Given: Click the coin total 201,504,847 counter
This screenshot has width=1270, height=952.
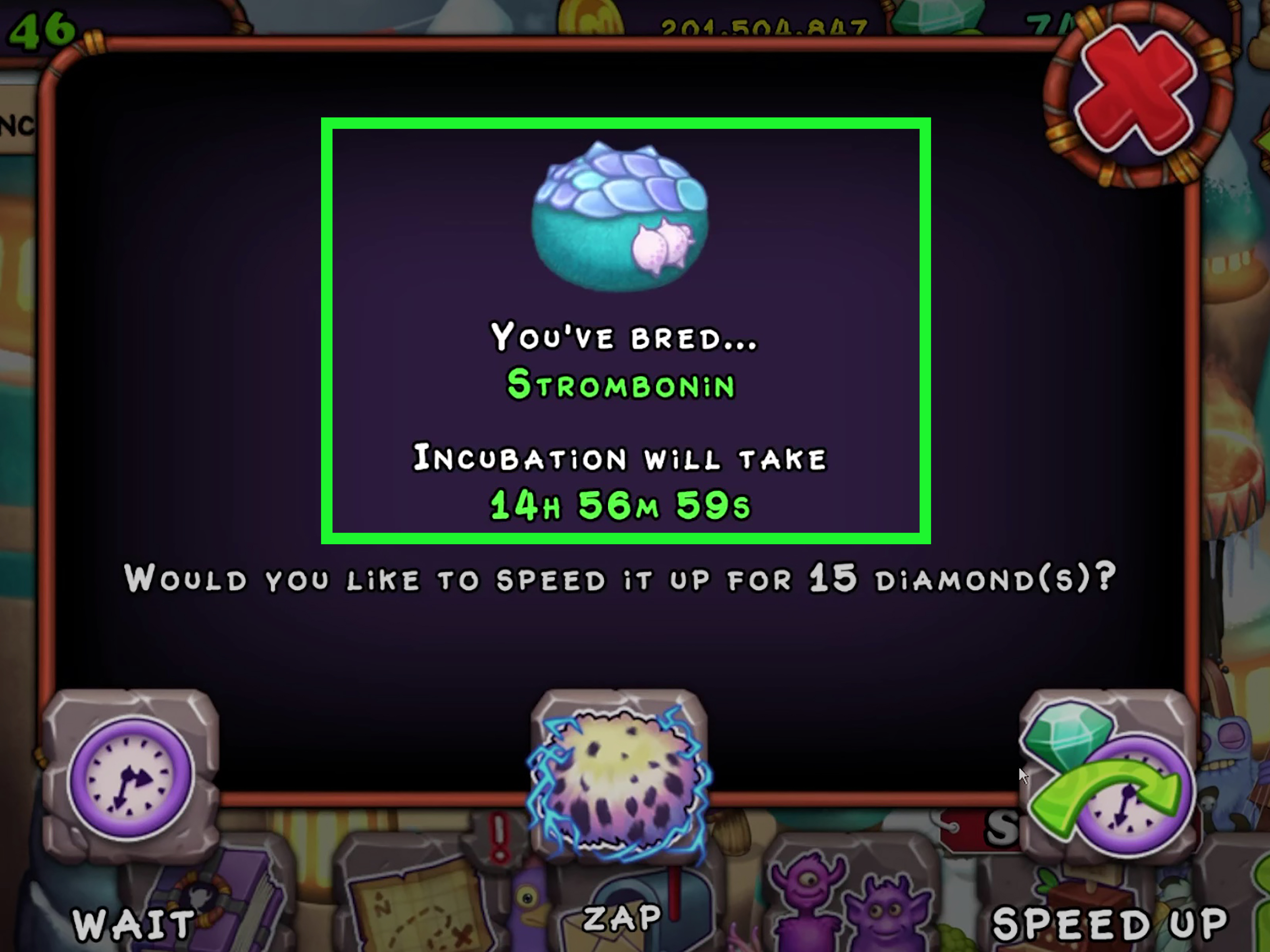Looking at the screenshot, I should [x=764, y=26].
